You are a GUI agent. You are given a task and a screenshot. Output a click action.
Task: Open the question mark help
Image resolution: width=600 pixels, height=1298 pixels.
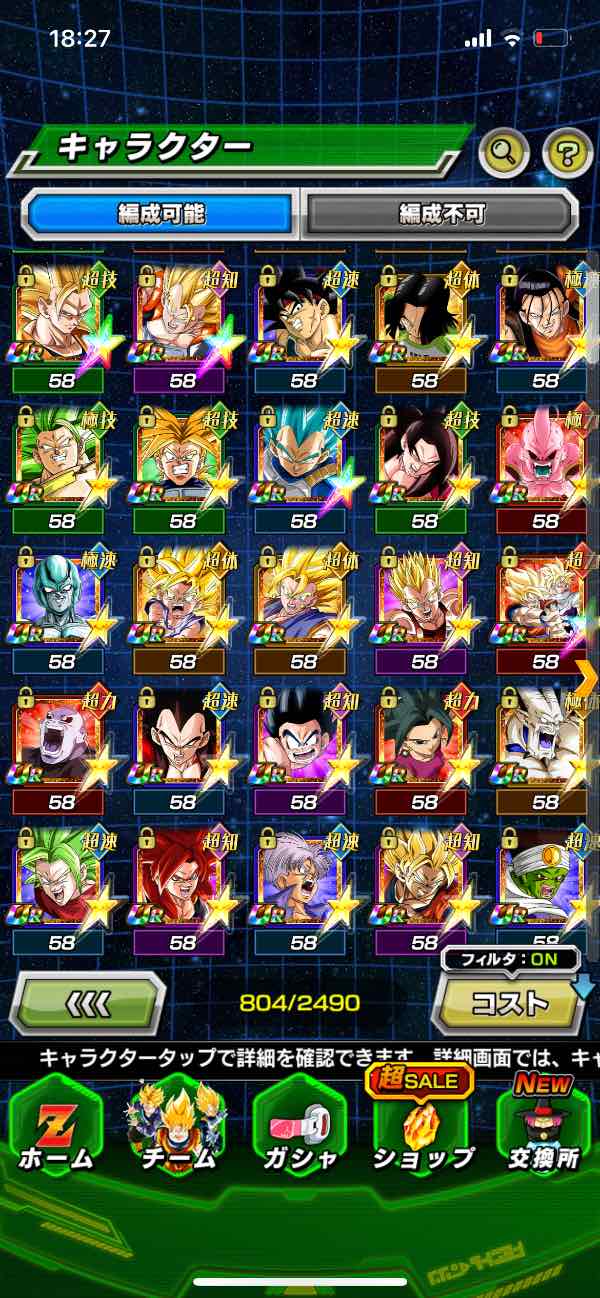[x=566, y=153]
